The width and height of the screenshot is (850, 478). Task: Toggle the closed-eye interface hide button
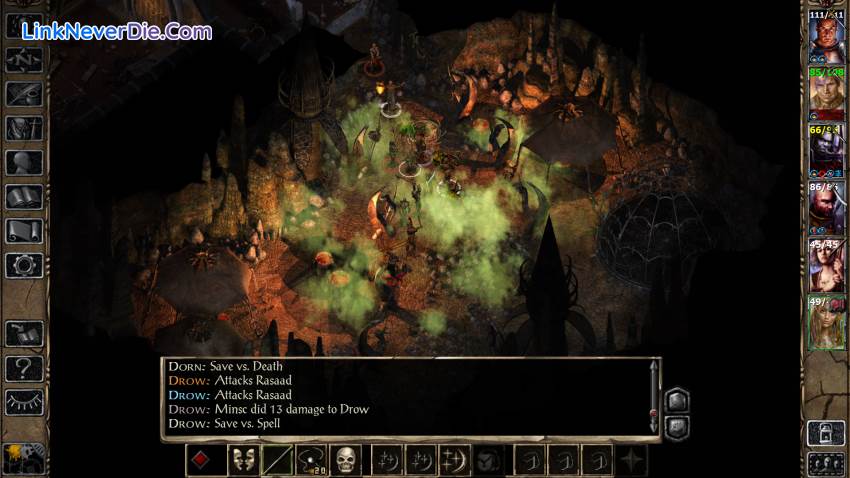tap(24, 401)
